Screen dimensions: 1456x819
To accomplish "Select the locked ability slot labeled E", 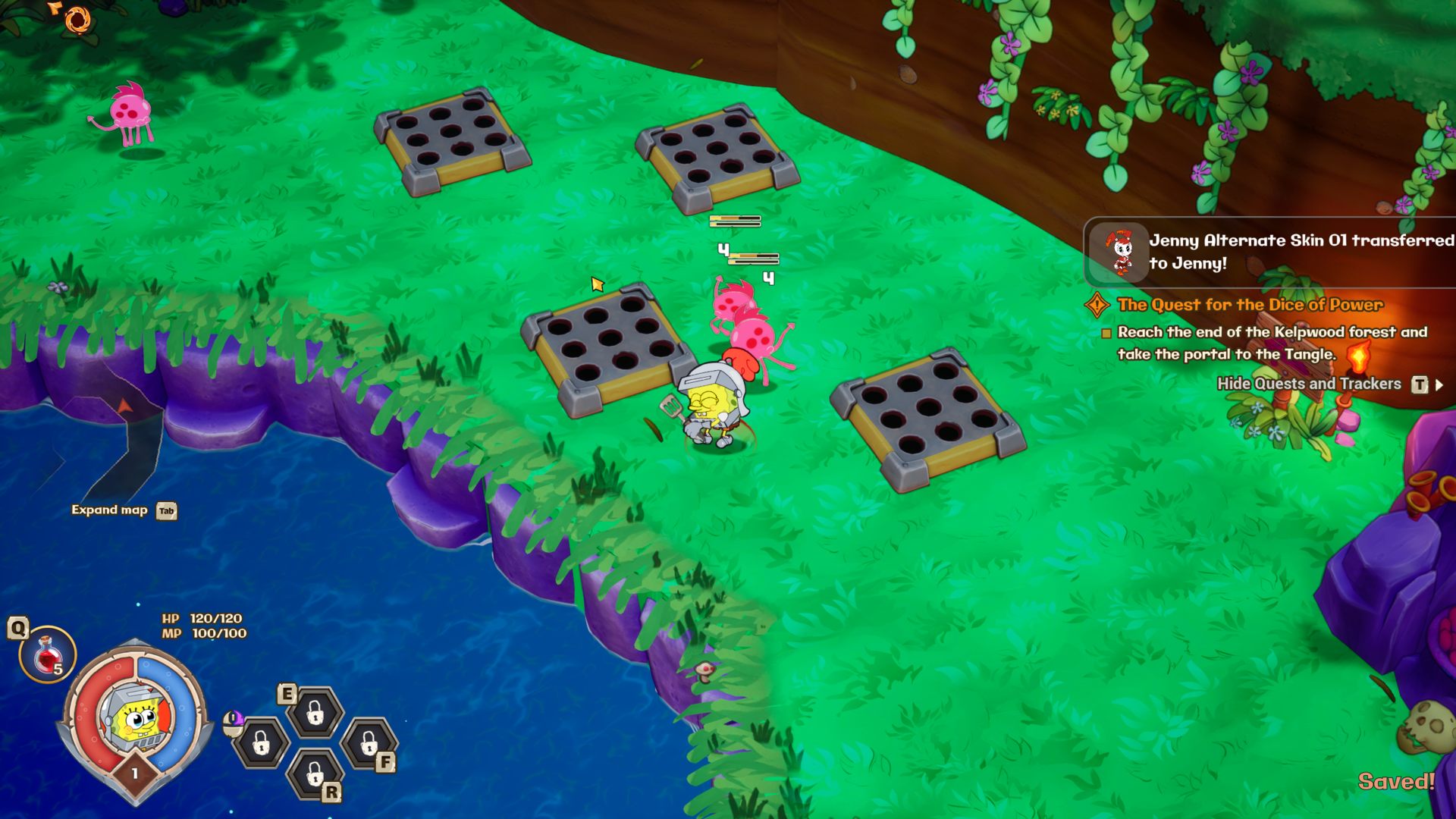I will (315, 712).
